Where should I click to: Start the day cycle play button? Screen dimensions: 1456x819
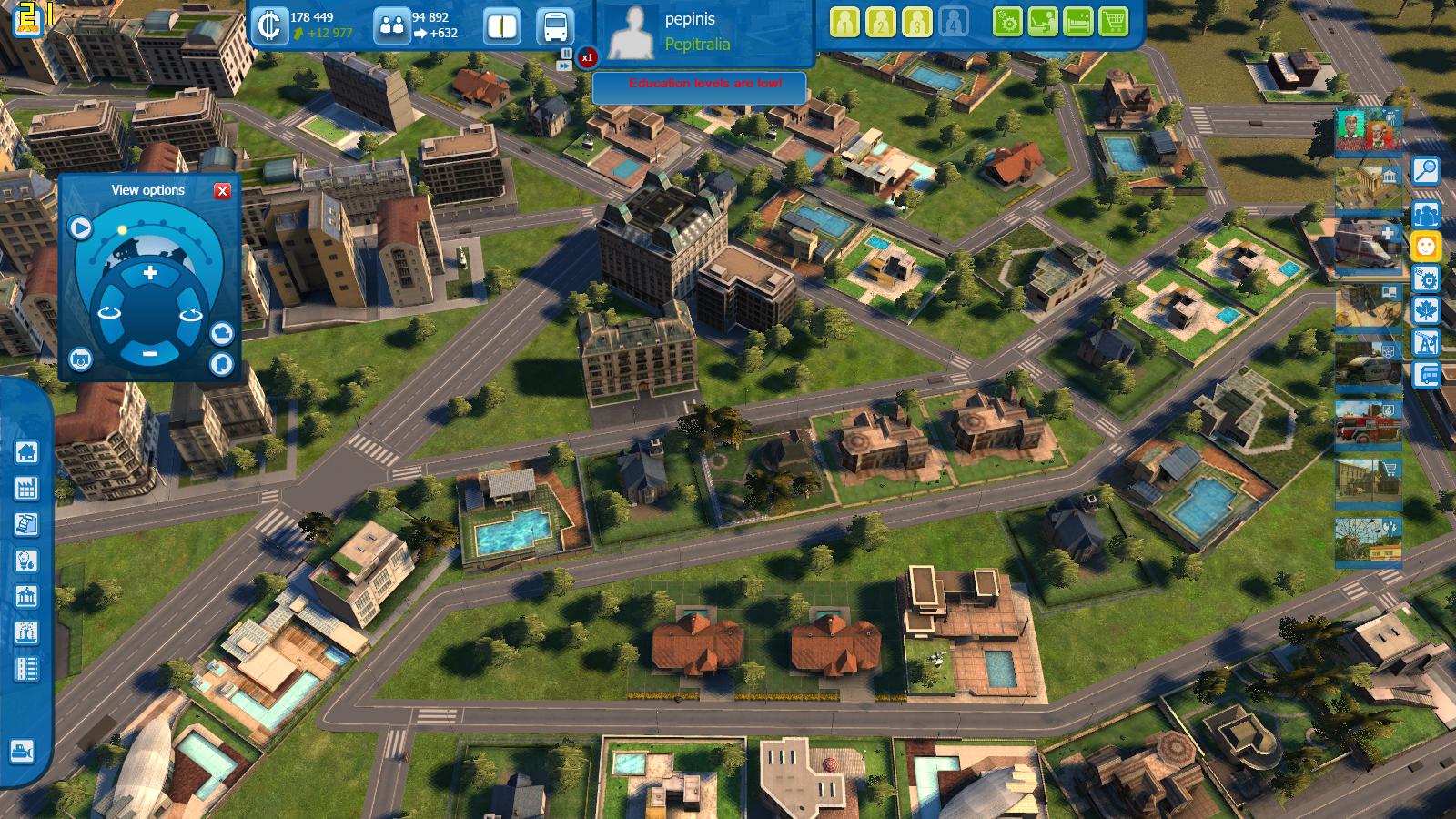(80, 227)
